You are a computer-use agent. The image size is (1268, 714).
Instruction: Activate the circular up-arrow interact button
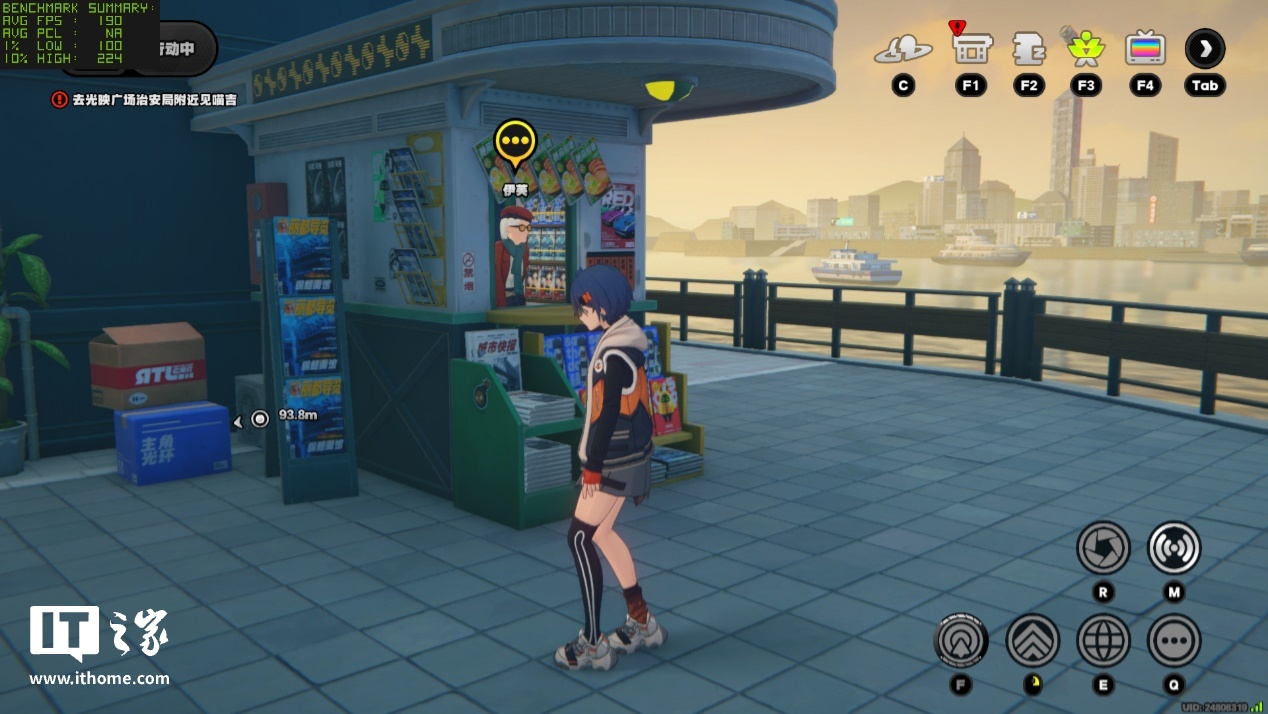961,640
